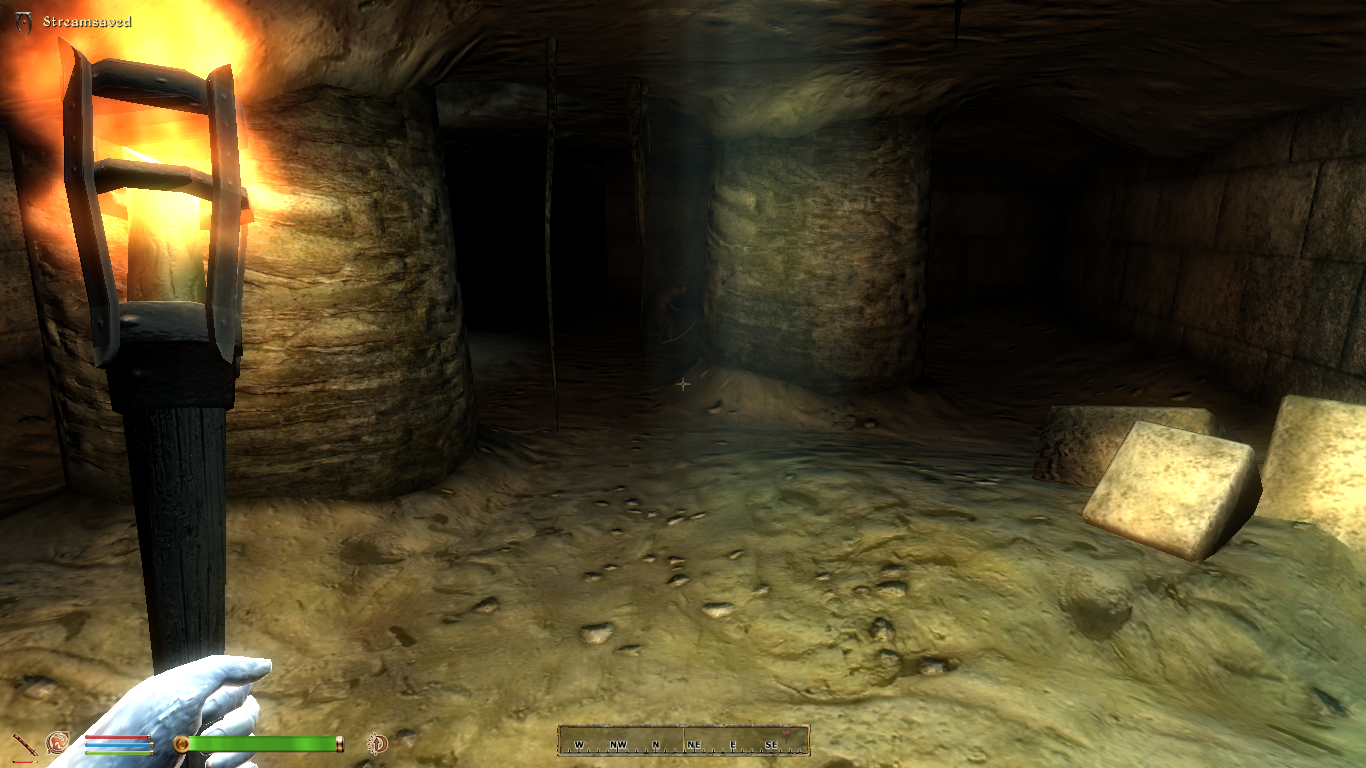This screenshot has height=768, width=1366.
Task: Click the magic effect icon beside the green bar
Action: pos(378,743)
